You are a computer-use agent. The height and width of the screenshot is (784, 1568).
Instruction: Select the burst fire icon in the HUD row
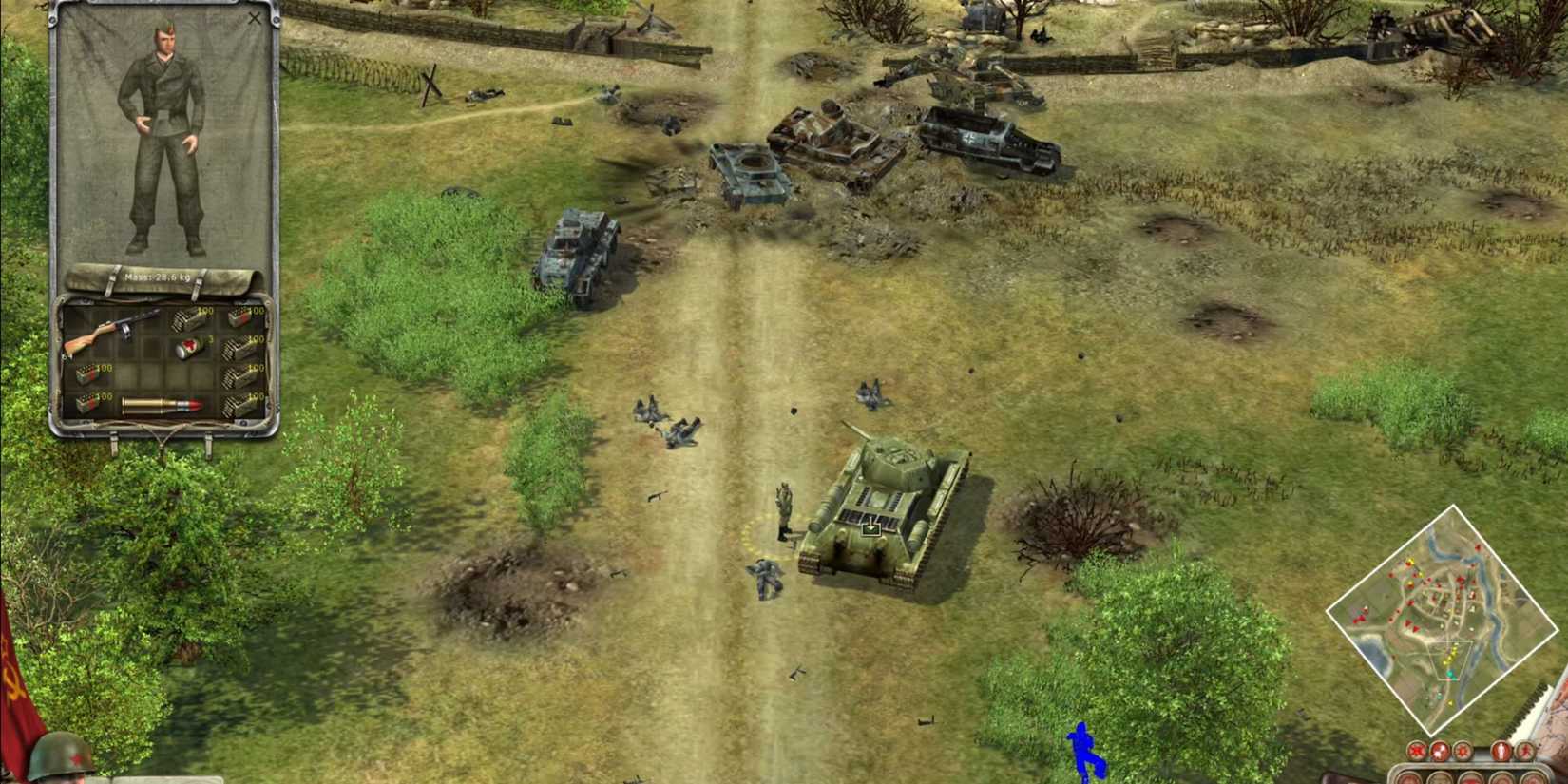tap(1463, 750)
